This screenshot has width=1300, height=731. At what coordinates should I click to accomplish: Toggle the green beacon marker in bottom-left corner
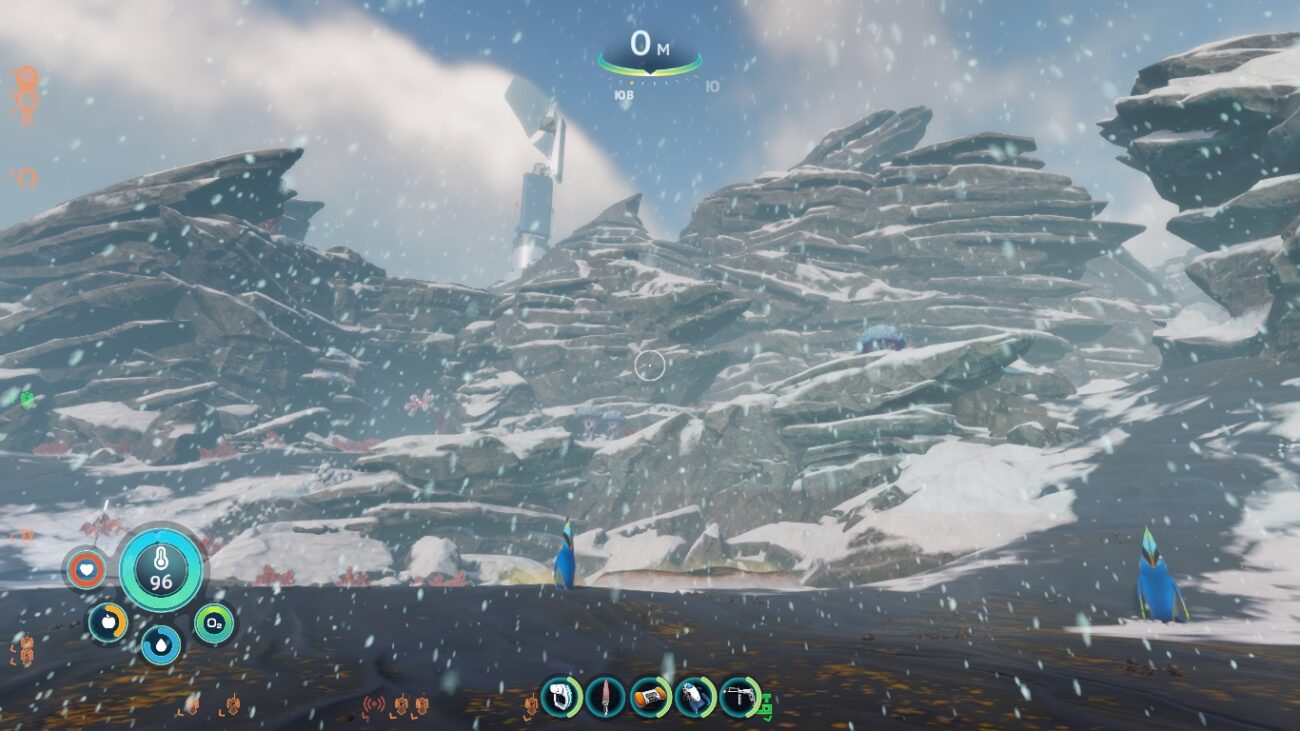pos(24,399)
